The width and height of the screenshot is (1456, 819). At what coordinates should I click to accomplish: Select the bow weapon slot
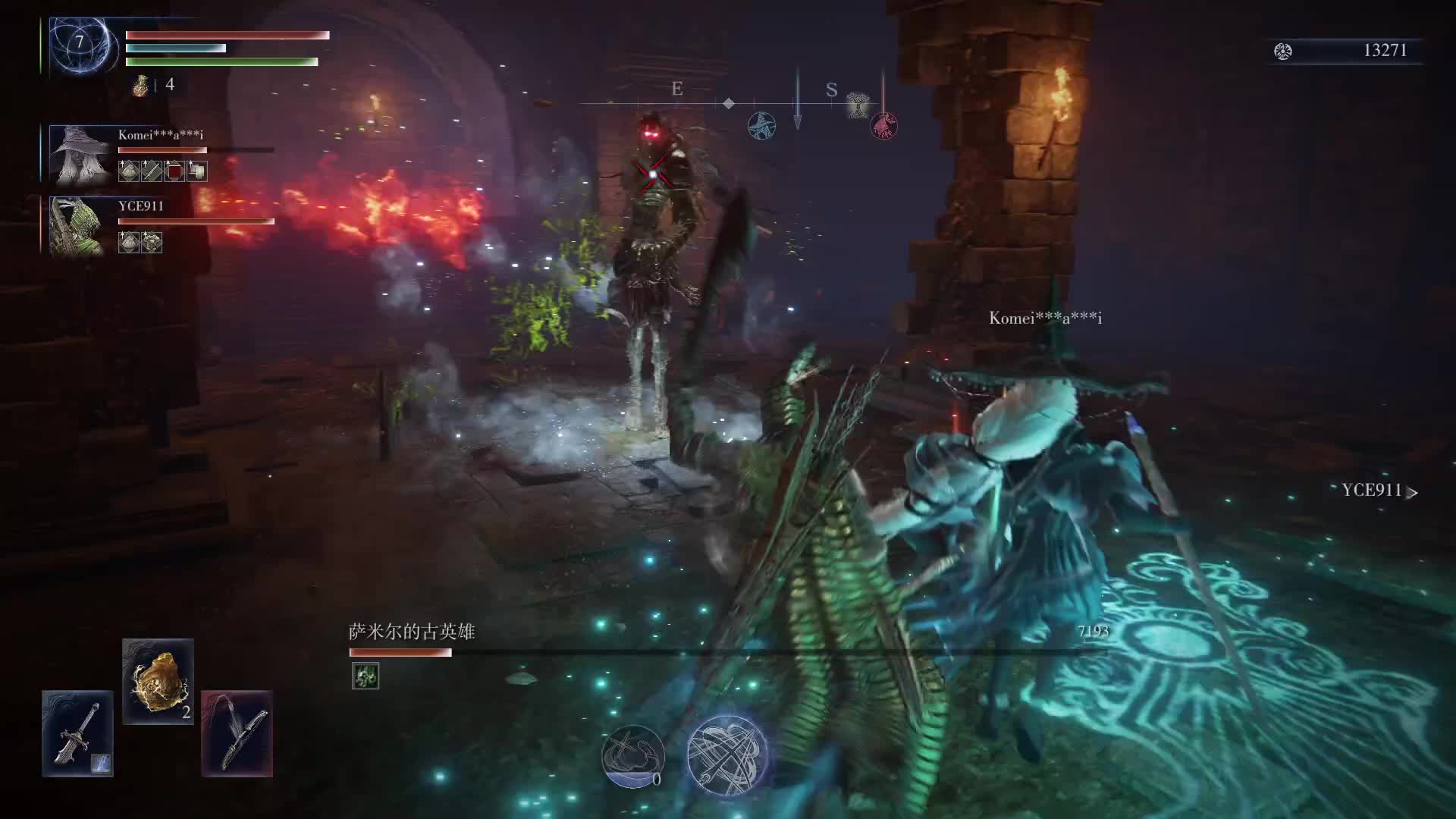click(237, 733)
